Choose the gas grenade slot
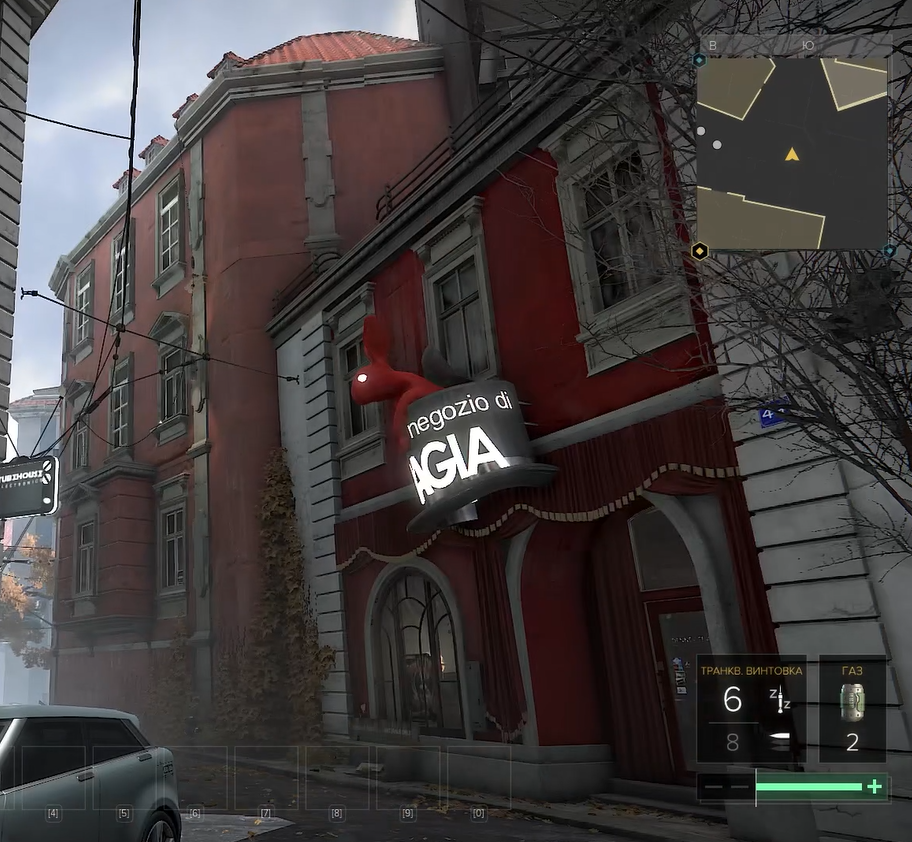Image resolution: width=912 pixels, height=842 pixels. click(852, 708)
